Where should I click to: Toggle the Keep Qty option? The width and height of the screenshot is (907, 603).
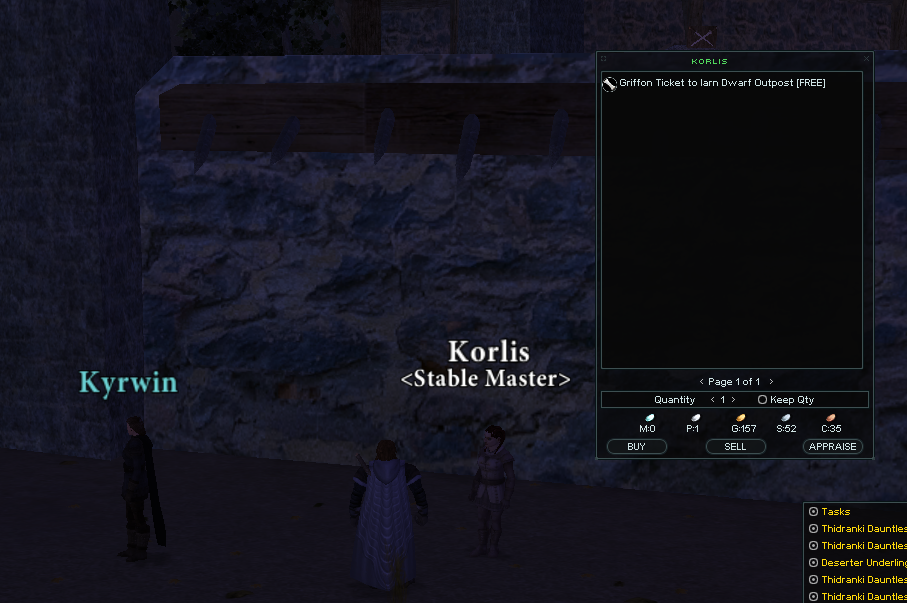pyautogui.click(x=763, y=400)
